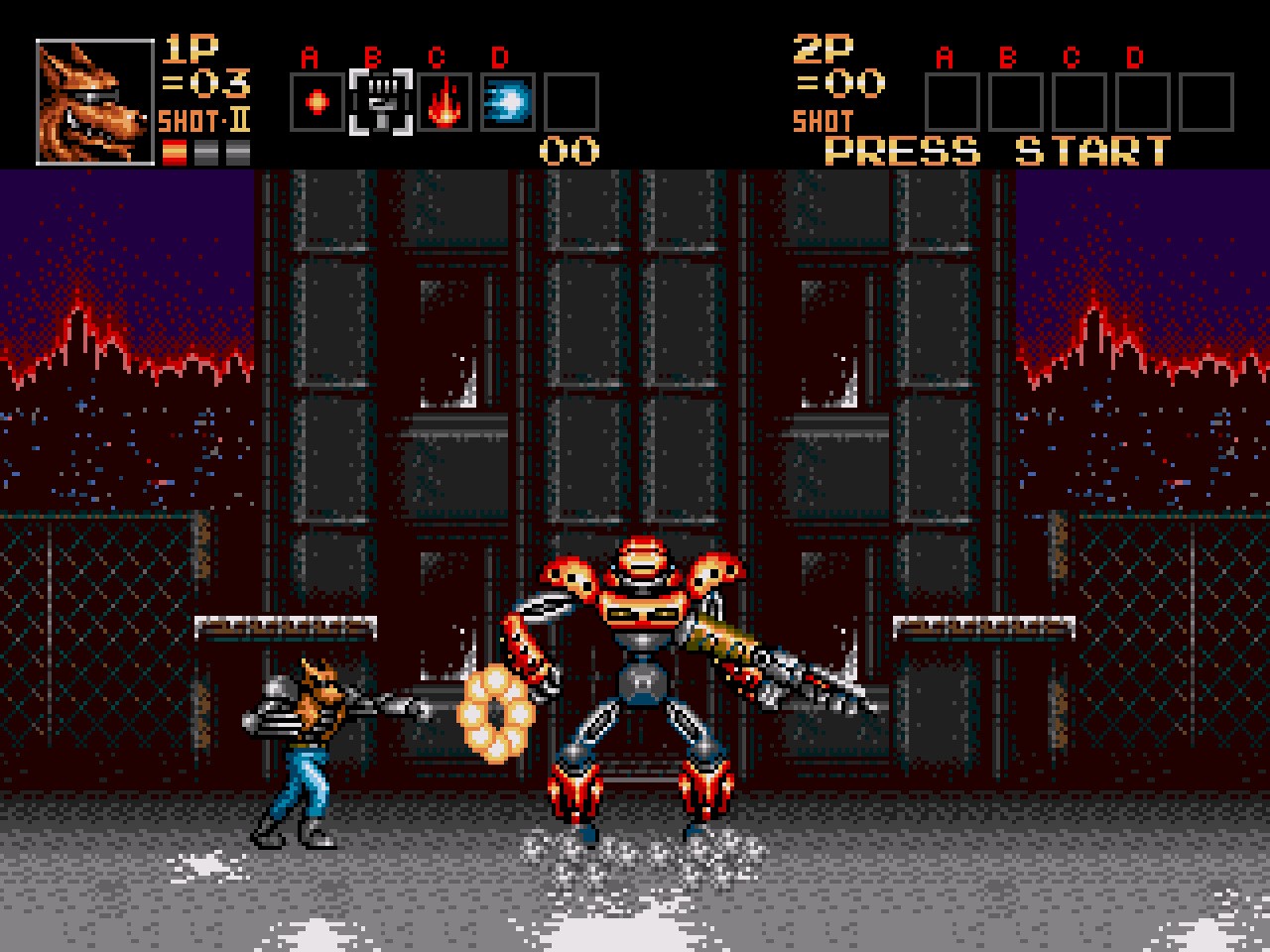This screenshot has height=952, width=1270.
Task: Toggle player 2's SHOT label
Action: click(x=822, y=121)
